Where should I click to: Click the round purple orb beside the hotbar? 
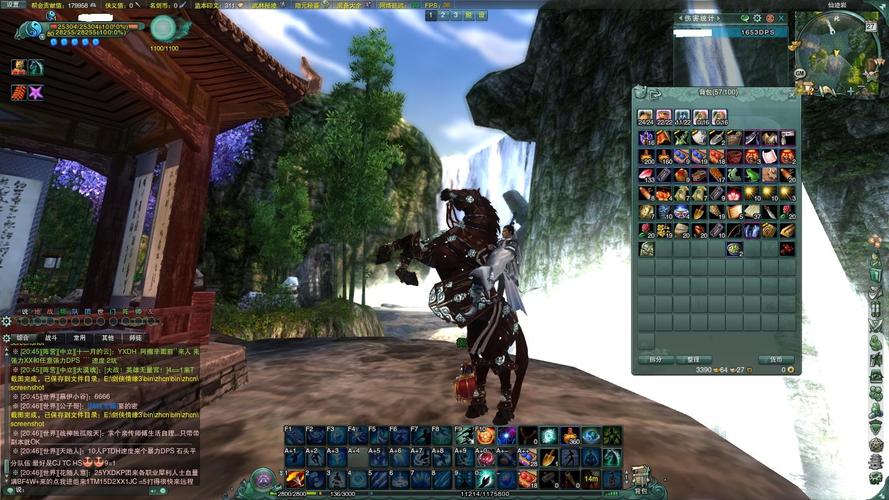point(264,479)
